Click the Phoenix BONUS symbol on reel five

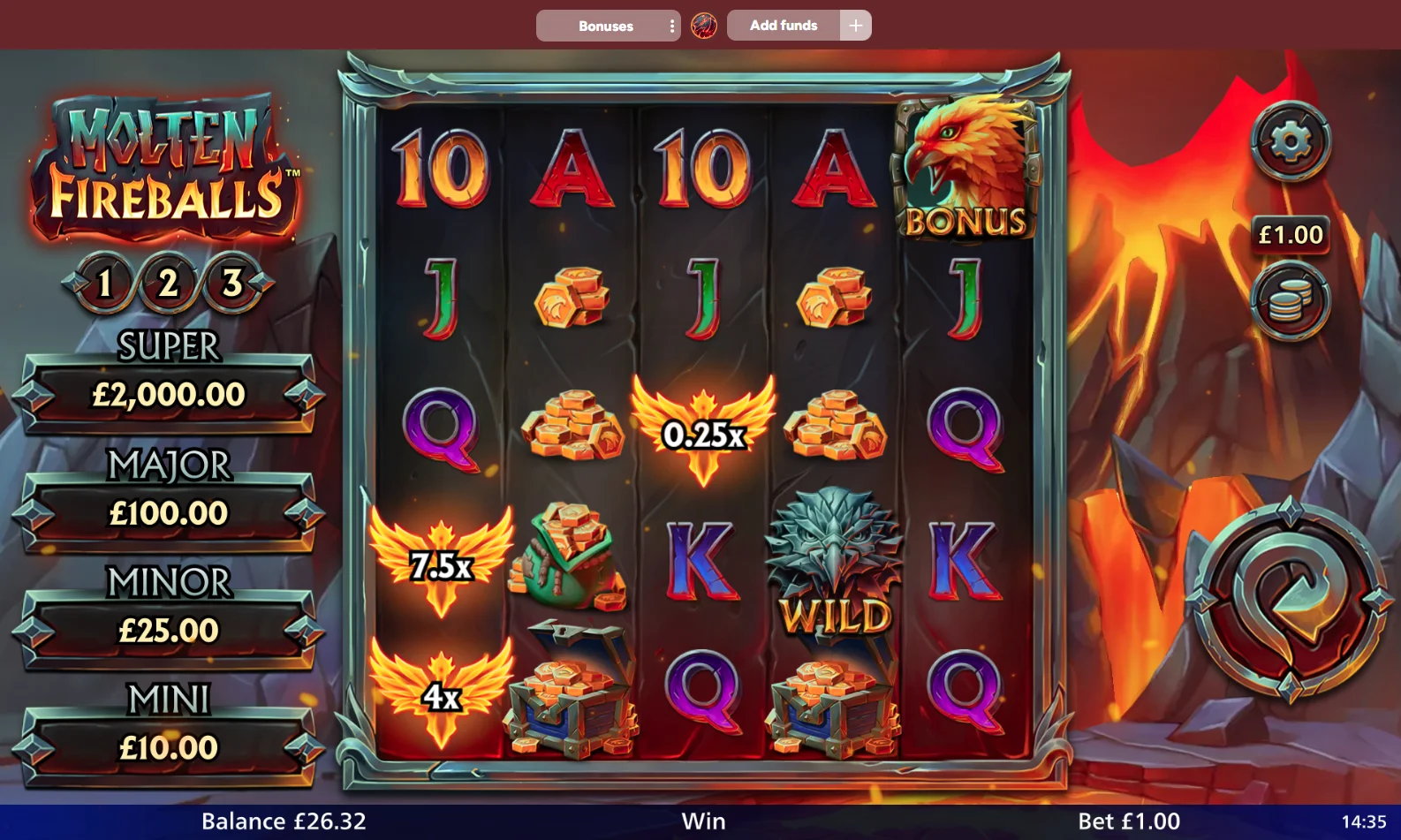pyautogui.click(x=966, y=168)
